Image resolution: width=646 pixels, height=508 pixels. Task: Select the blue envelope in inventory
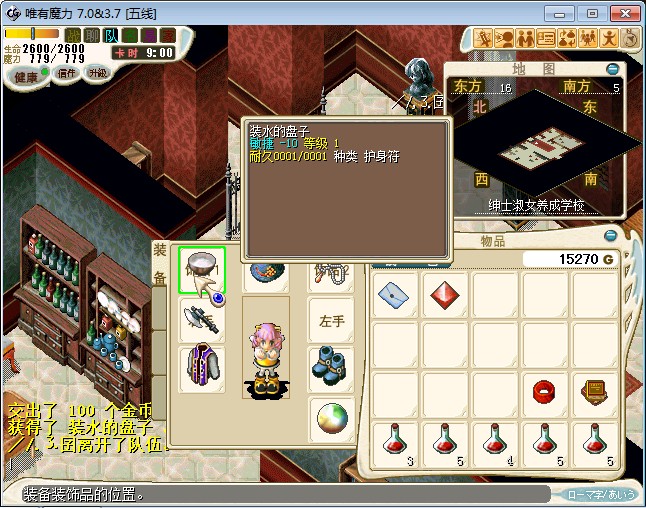395,294
